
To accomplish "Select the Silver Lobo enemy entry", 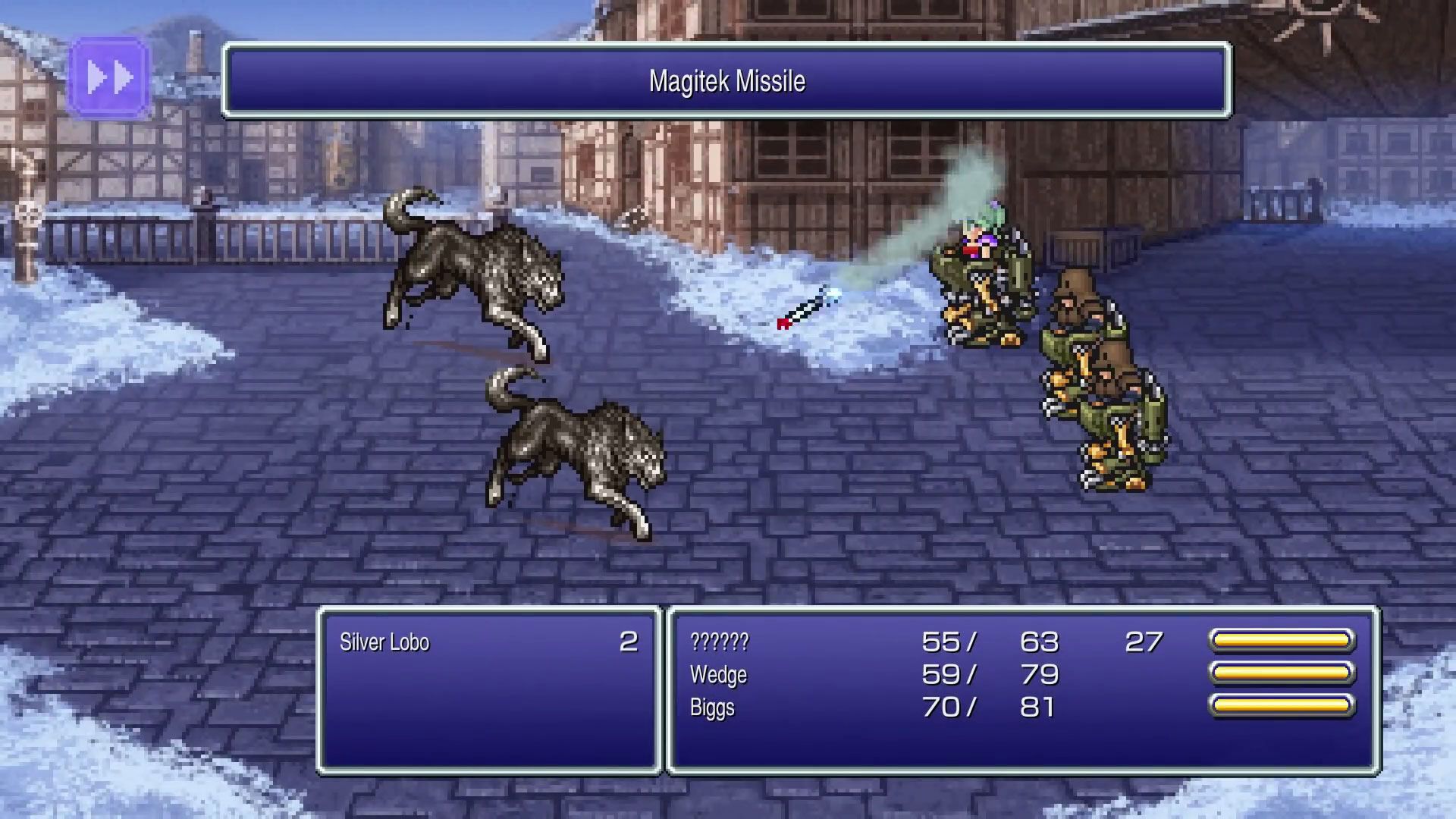I will [384, 642].
